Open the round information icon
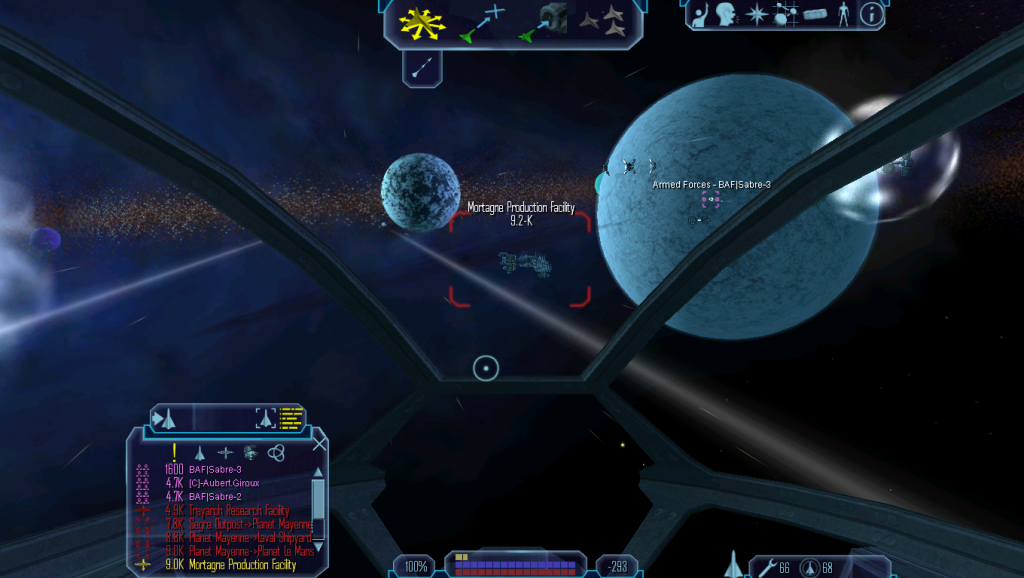Screen dimensions: 1024x578 (871, 14)
